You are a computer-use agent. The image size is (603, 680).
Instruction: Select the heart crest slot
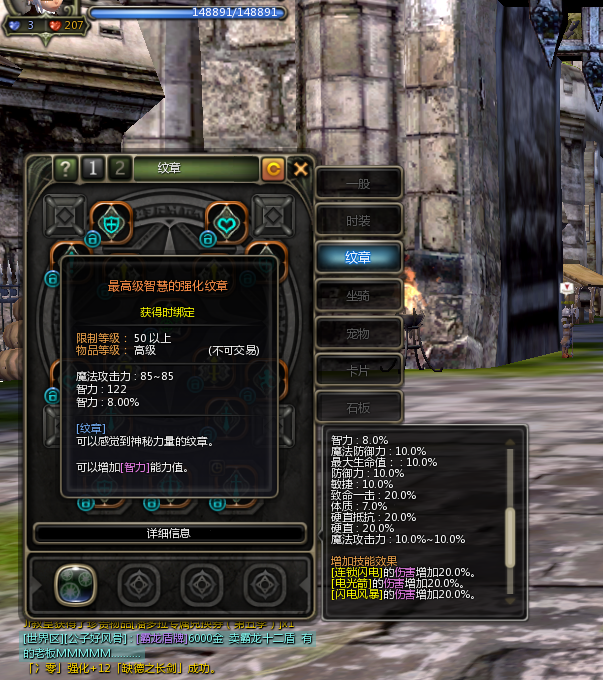pos(227,221)
